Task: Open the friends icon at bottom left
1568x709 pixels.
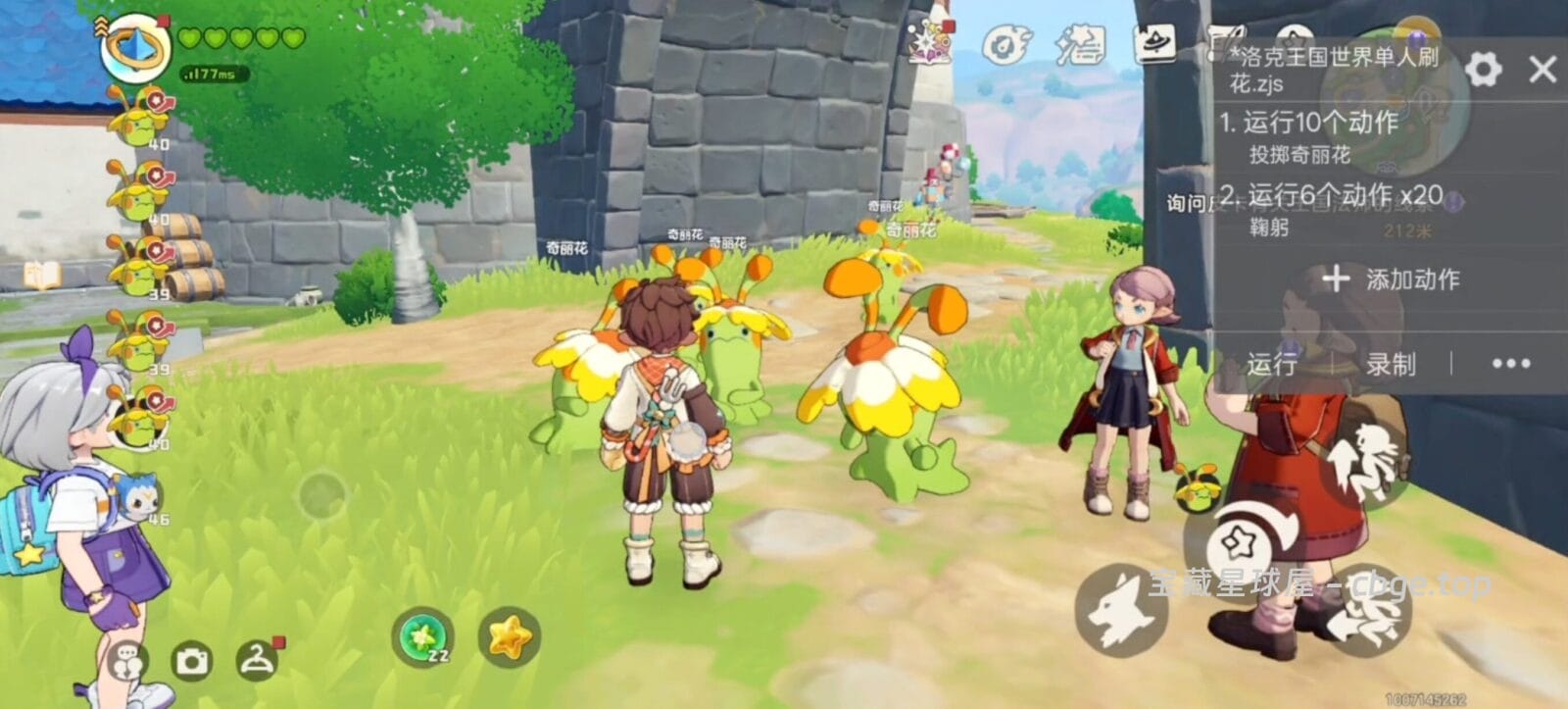Action: point(126,663)
